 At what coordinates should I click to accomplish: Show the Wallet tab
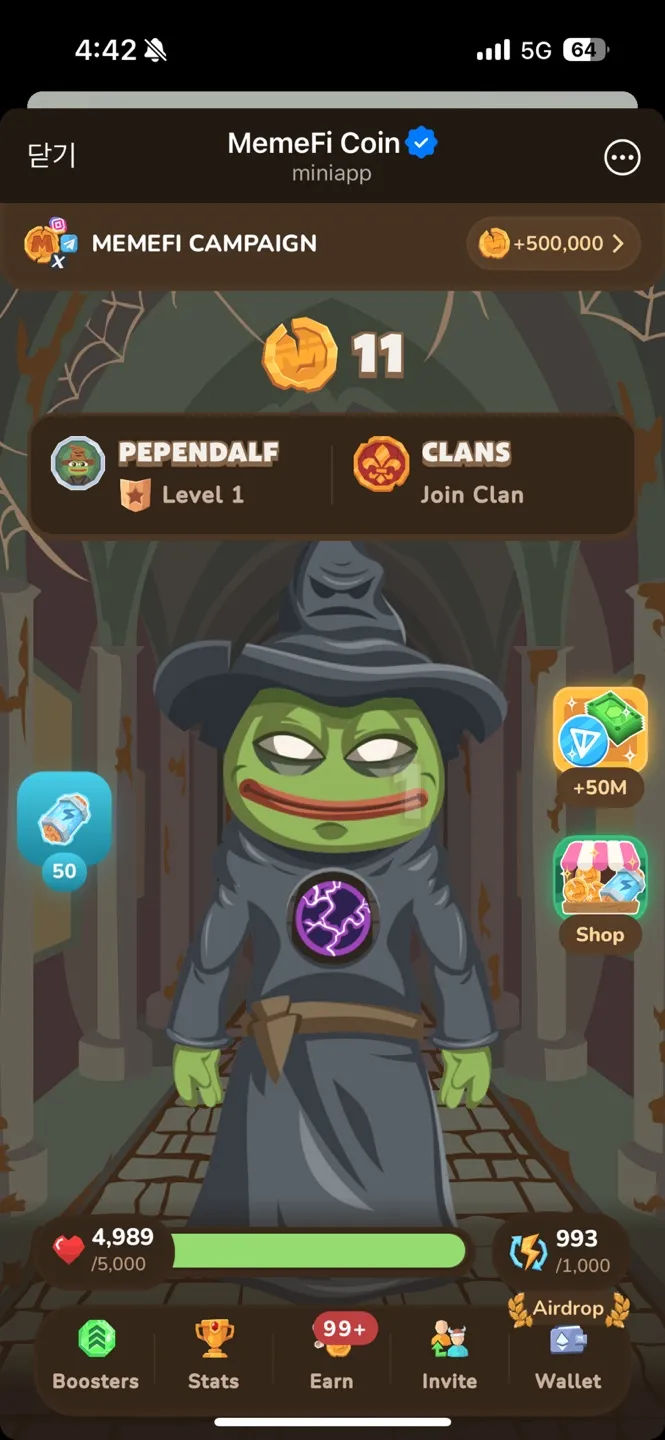[x=568, y=1353]
